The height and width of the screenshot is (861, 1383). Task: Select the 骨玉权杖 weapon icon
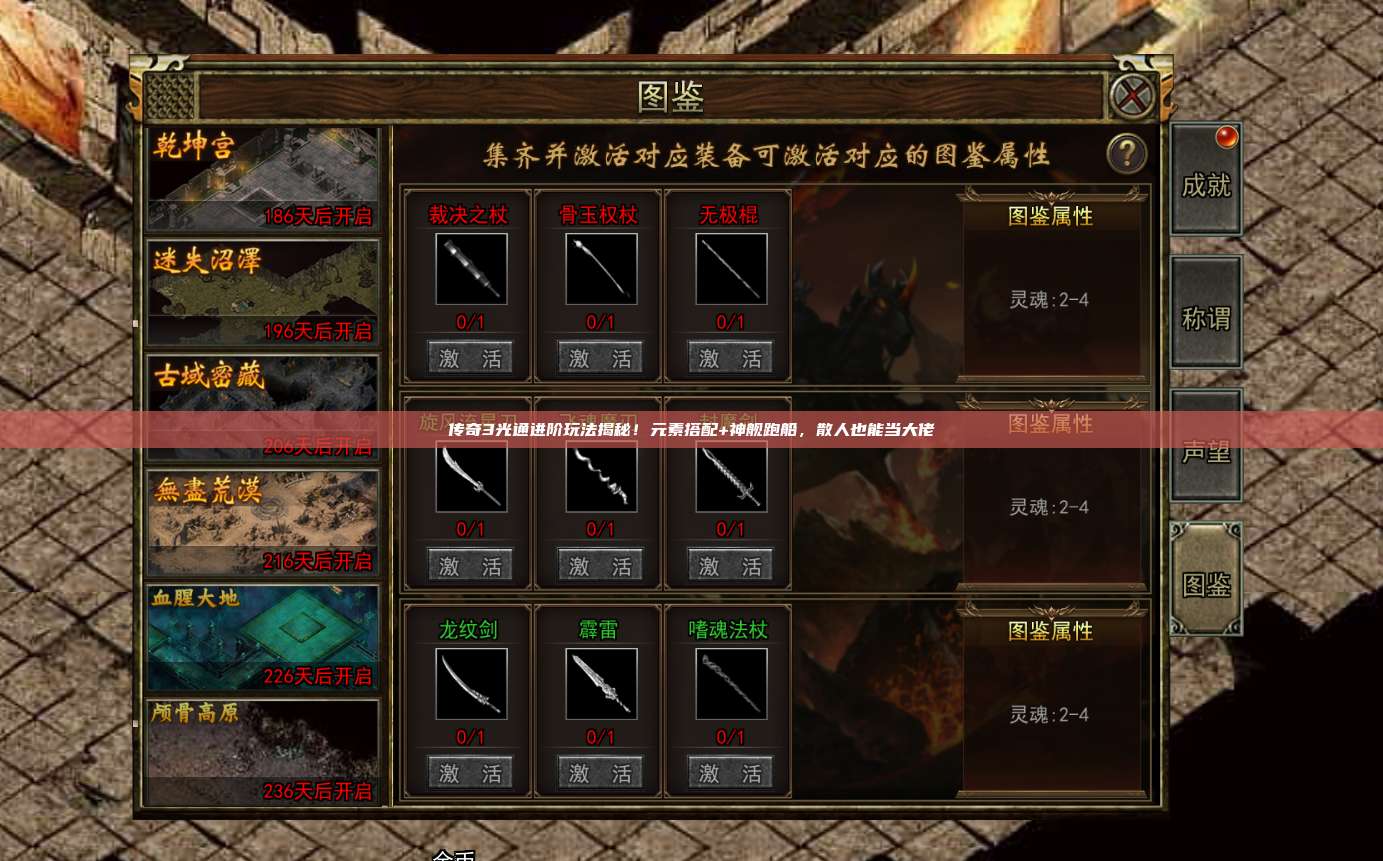pos(599,268)
